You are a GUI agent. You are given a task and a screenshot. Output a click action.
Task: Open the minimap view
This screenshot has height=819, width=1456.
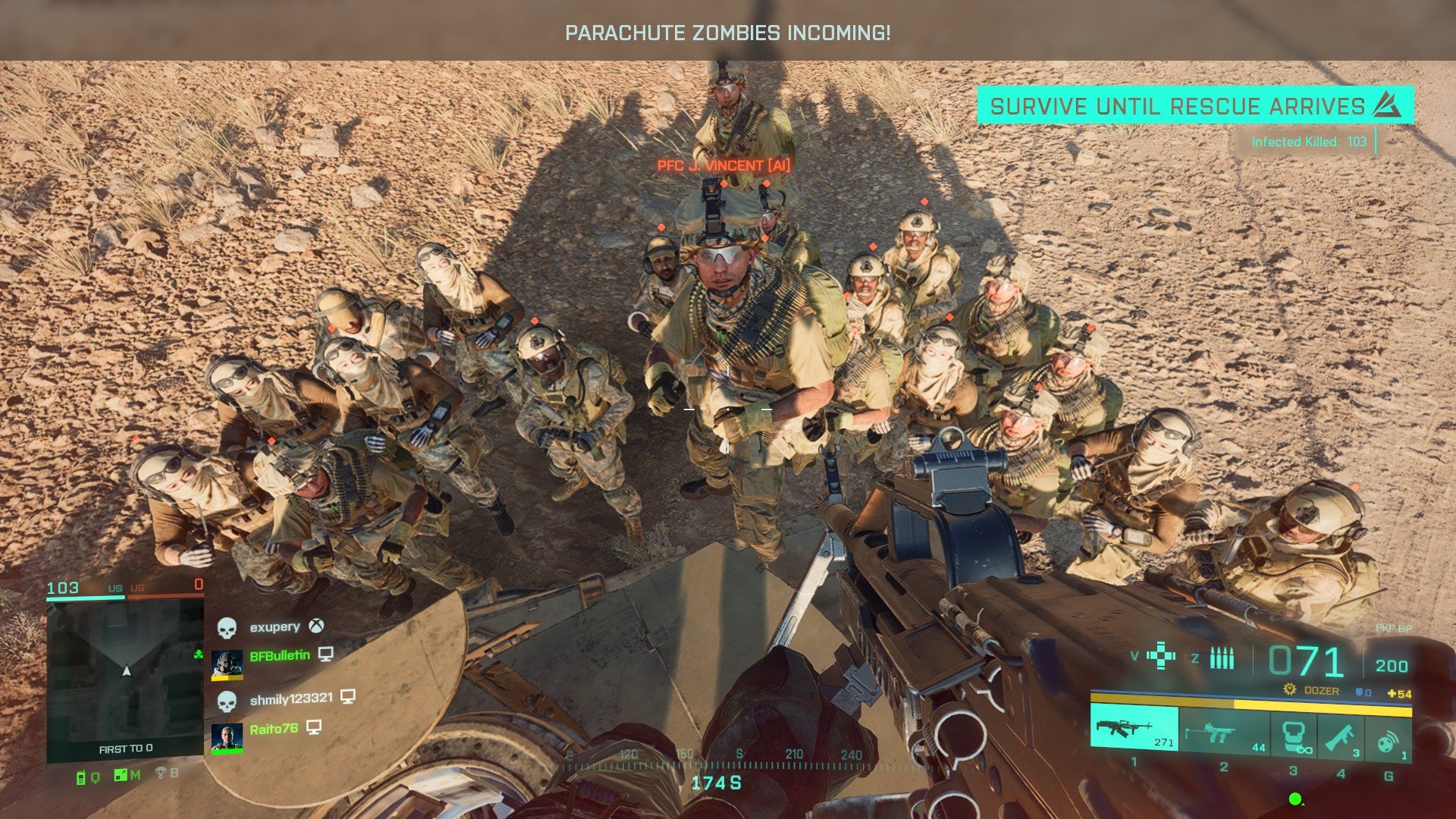point(125,666)
